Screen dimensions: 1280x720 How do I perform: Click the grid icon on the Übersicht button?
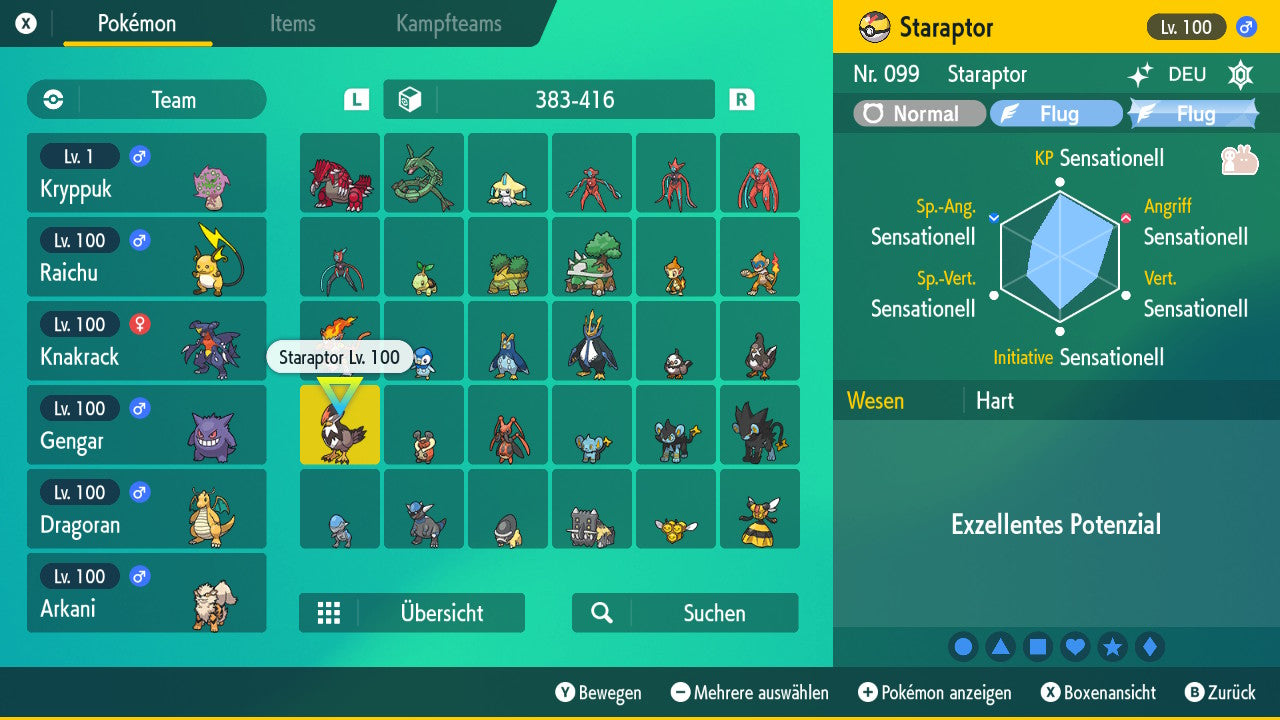point(330,612)
